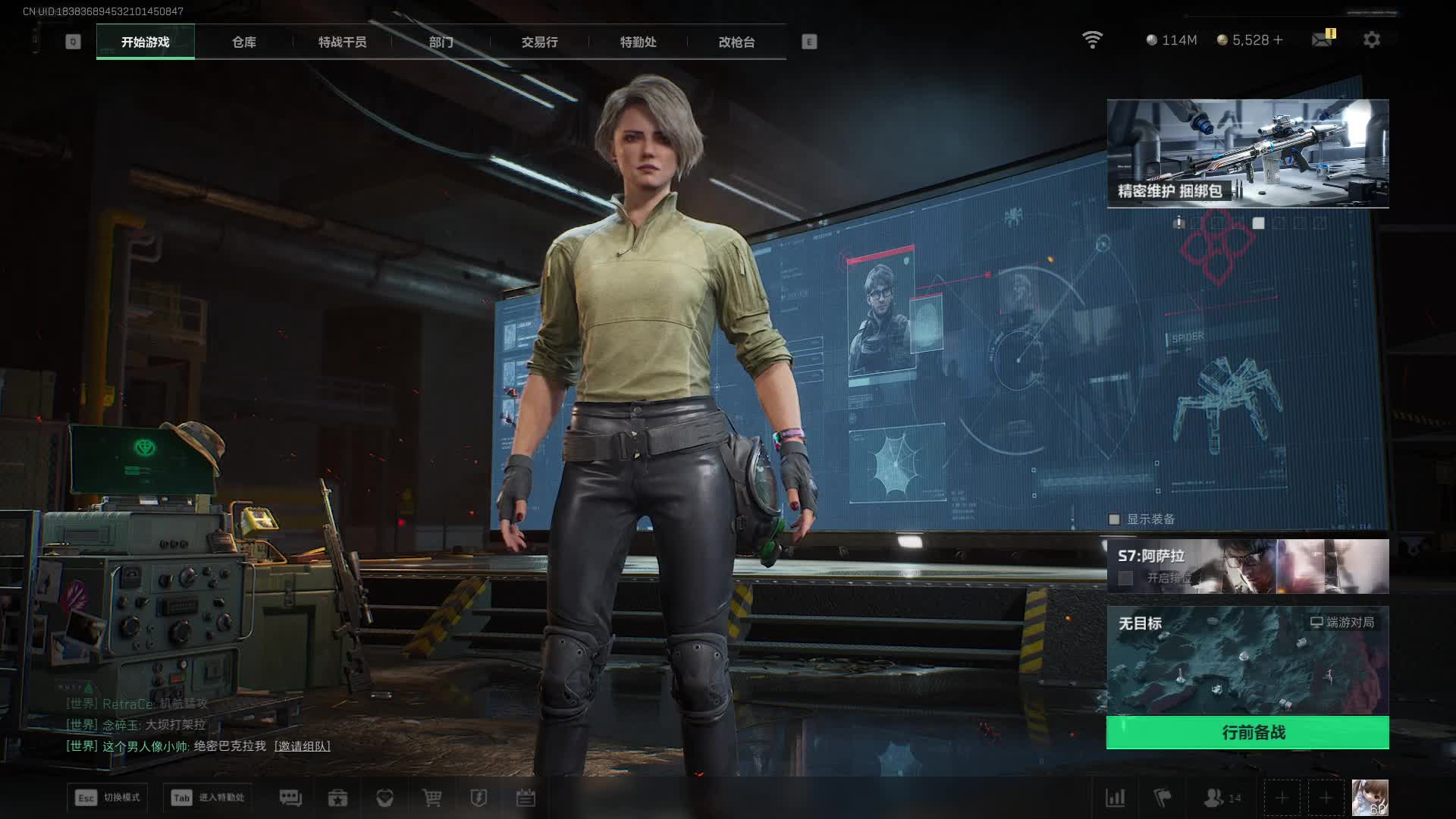Open the chat speech bubble icon
1456x819 pixels.
pos(290,798)
